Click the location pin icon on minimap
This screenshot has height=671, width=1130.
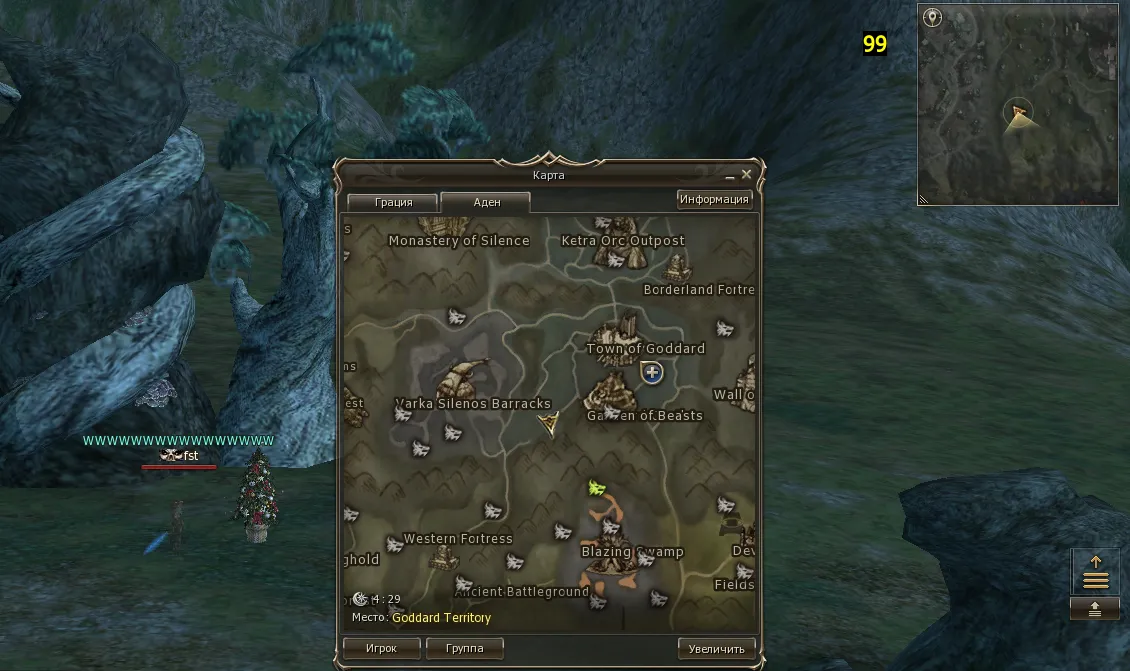(x=932, y=17)
